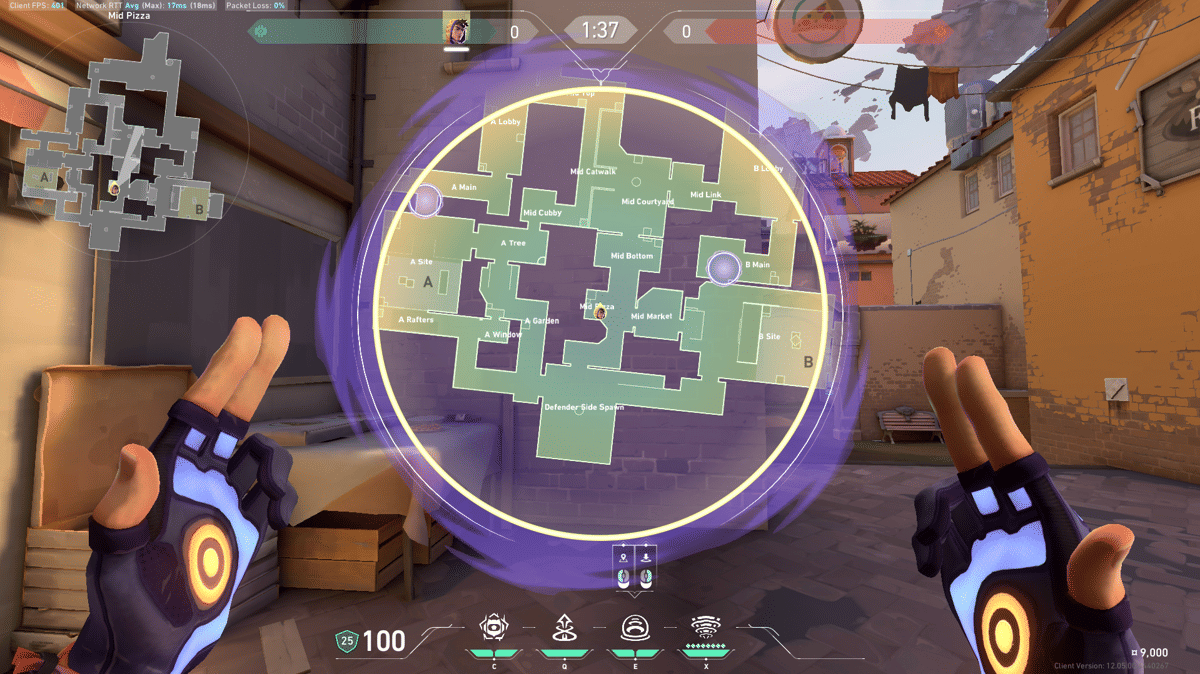Screen dimensions: 1200x674
Task: Place a star at Mid Bottom
Action: [x=631, y=257]
